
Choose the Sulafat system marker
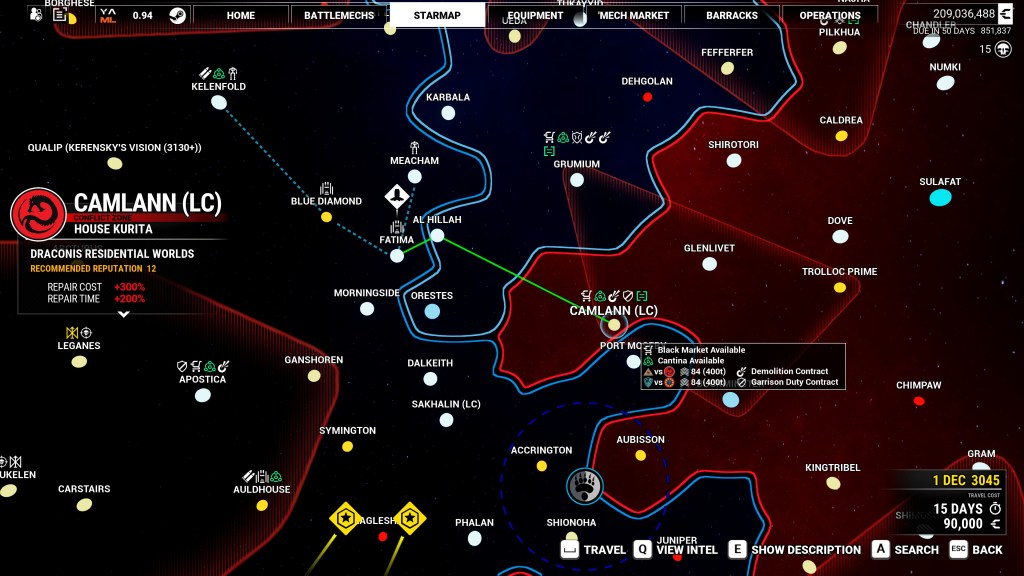point(940,197)
